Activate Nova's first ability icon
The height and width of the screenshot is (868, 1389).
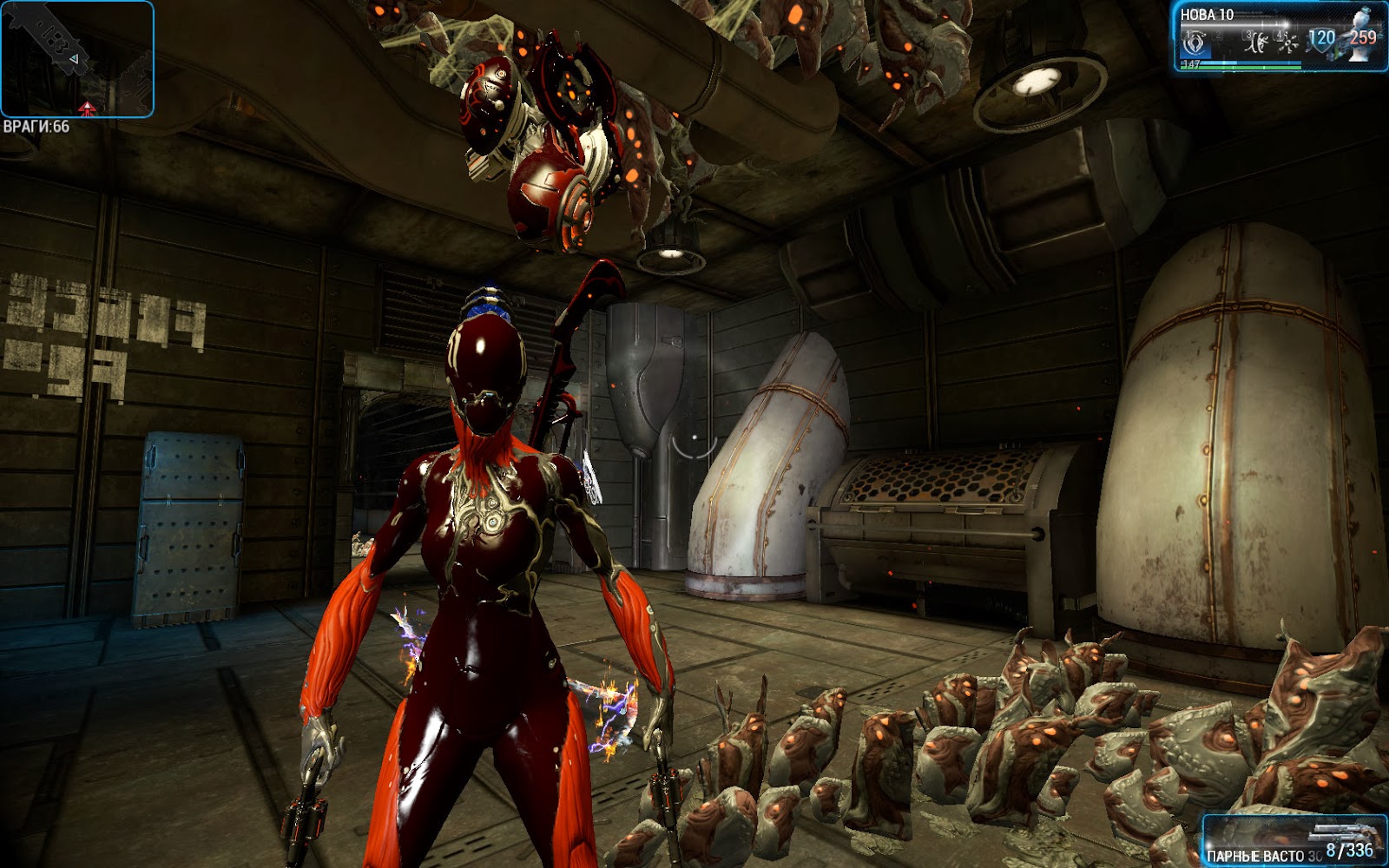pyautogui.click(x=1195, y=42)
